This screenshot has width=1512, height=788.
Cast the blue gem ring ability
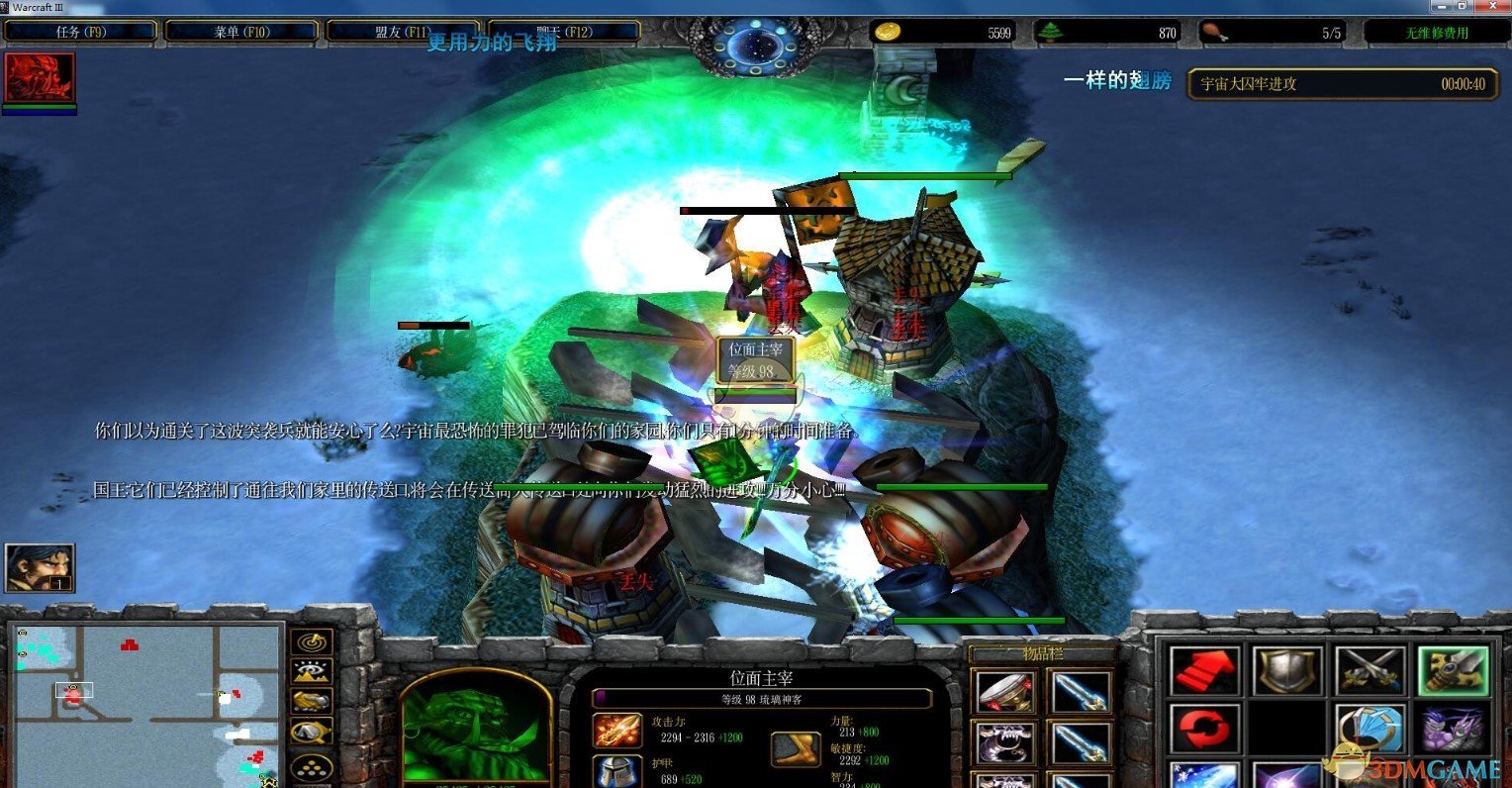pyautogui.click(x=1370, y=728)
